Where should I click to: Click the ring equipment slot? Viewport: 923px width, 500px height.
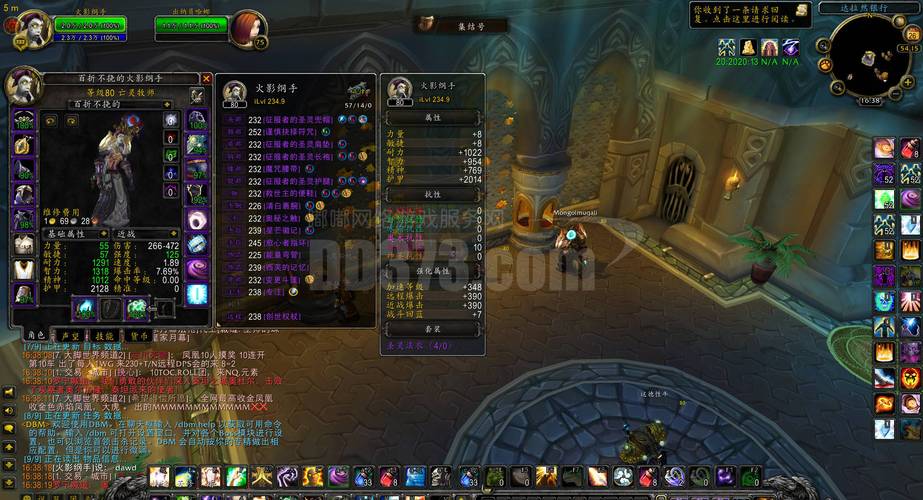[x=196, y=220]
